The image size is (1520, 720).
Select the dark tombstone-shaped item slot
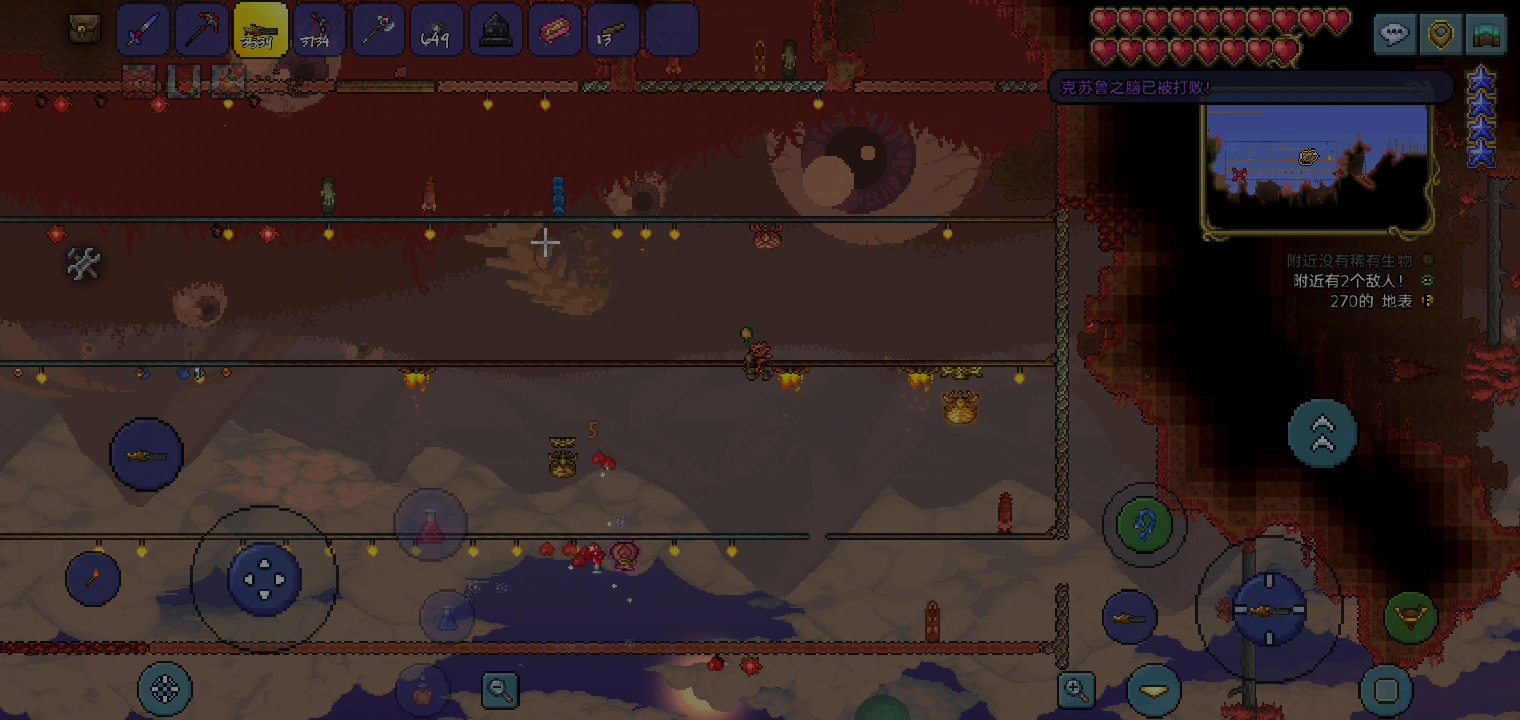(496, 30)
